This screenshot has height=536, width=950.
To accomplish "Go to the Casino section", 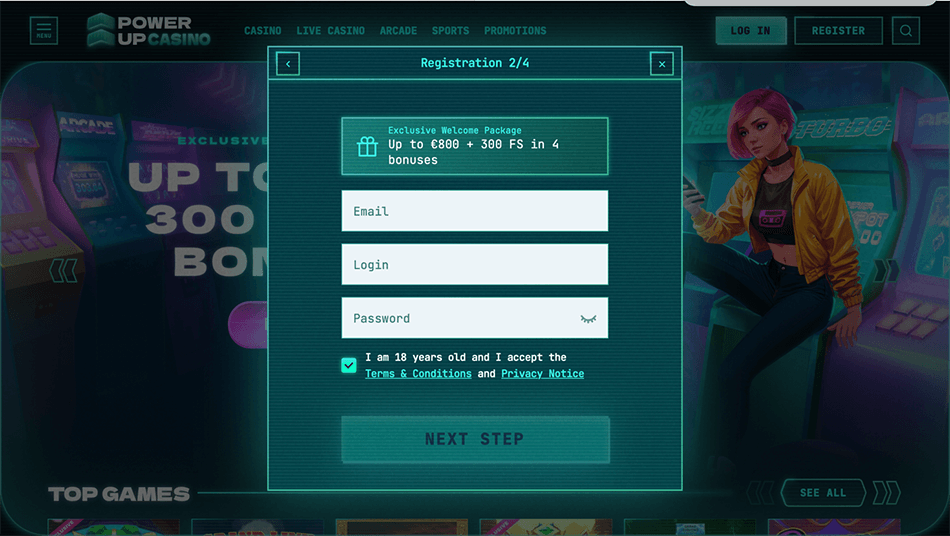I will [x=263, y=31].
